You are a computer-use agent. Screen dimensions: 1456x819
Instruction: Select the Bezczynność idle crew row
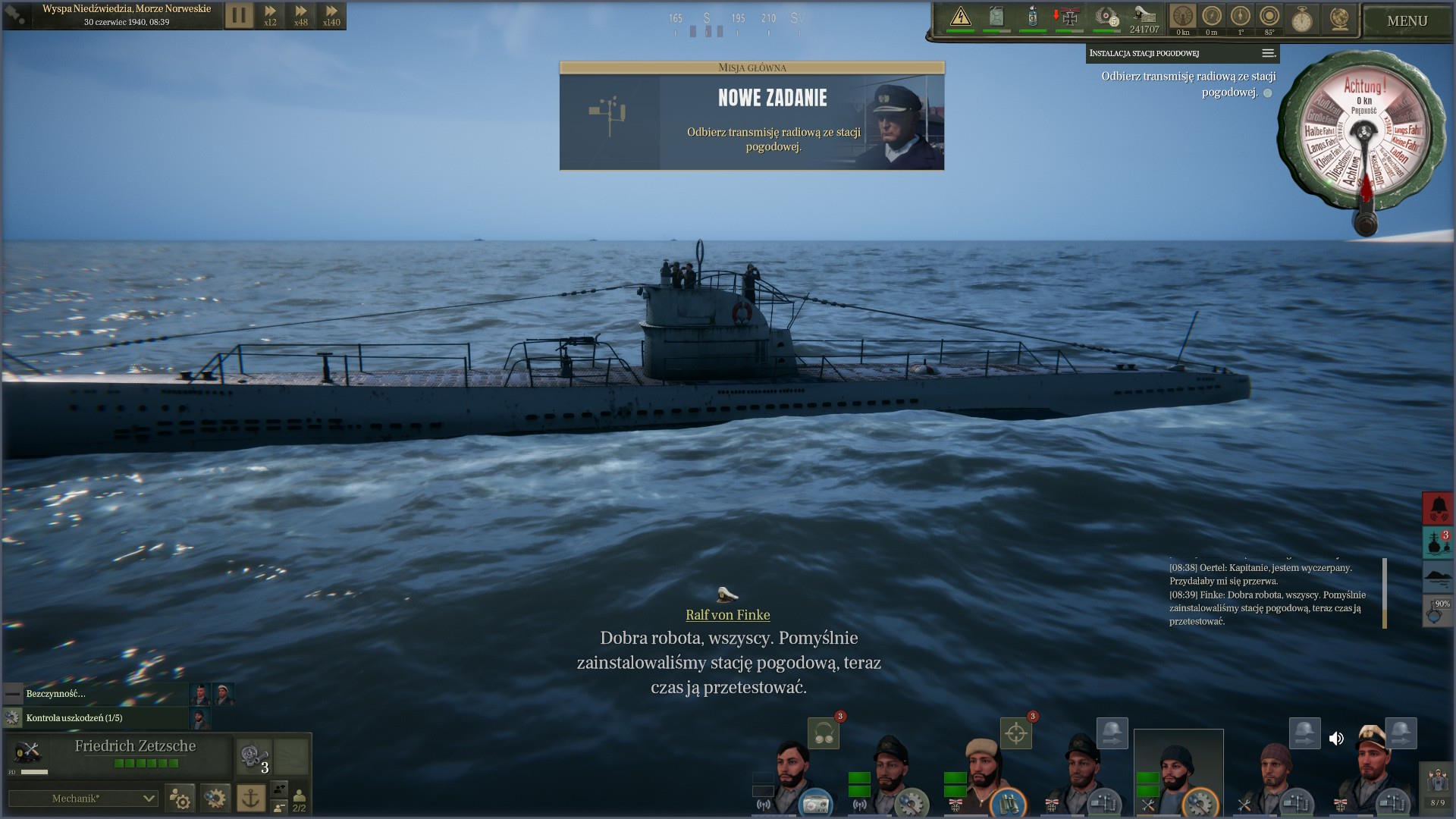click(x=95, y=694)
